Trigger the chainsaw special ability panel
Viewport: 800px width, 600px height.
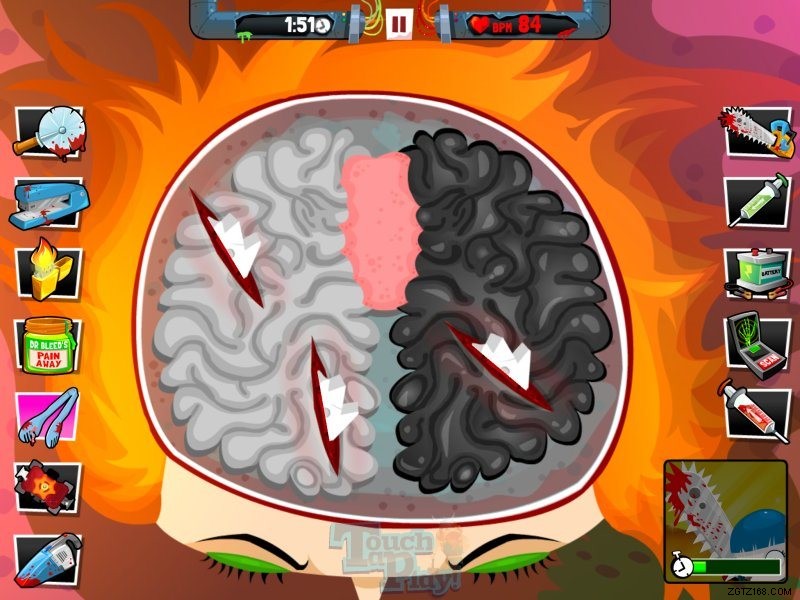tap(726, 520)
